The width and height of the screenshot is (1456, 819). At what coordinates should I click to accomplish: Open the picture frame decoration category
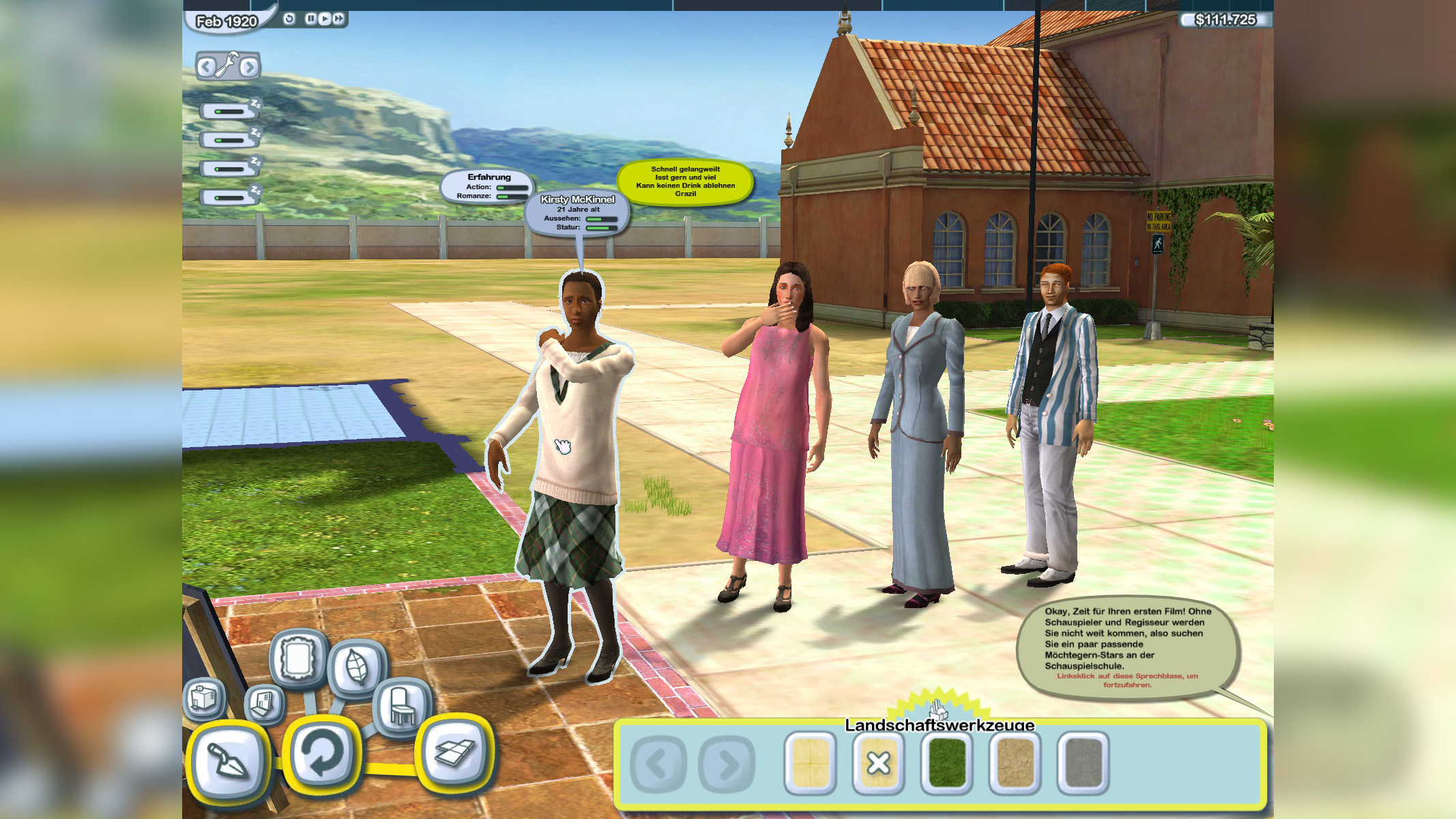(x=298, y=658)
